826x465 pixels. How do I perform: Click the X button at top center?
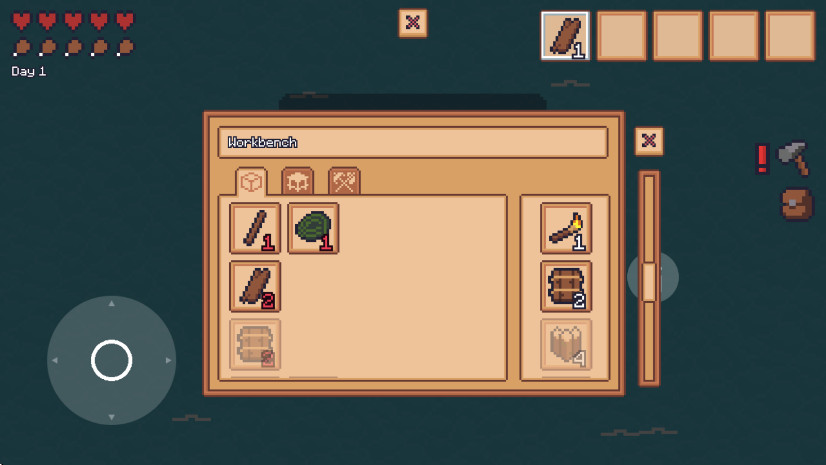[413, 23]
